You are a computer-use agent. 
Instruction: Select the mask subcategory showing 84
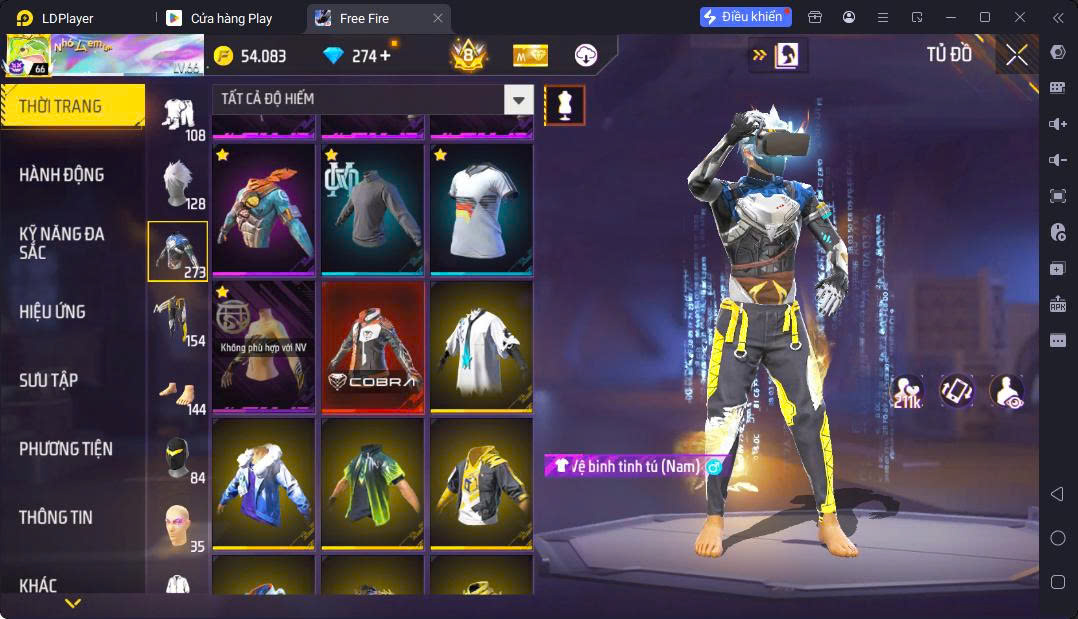point(178,458)
